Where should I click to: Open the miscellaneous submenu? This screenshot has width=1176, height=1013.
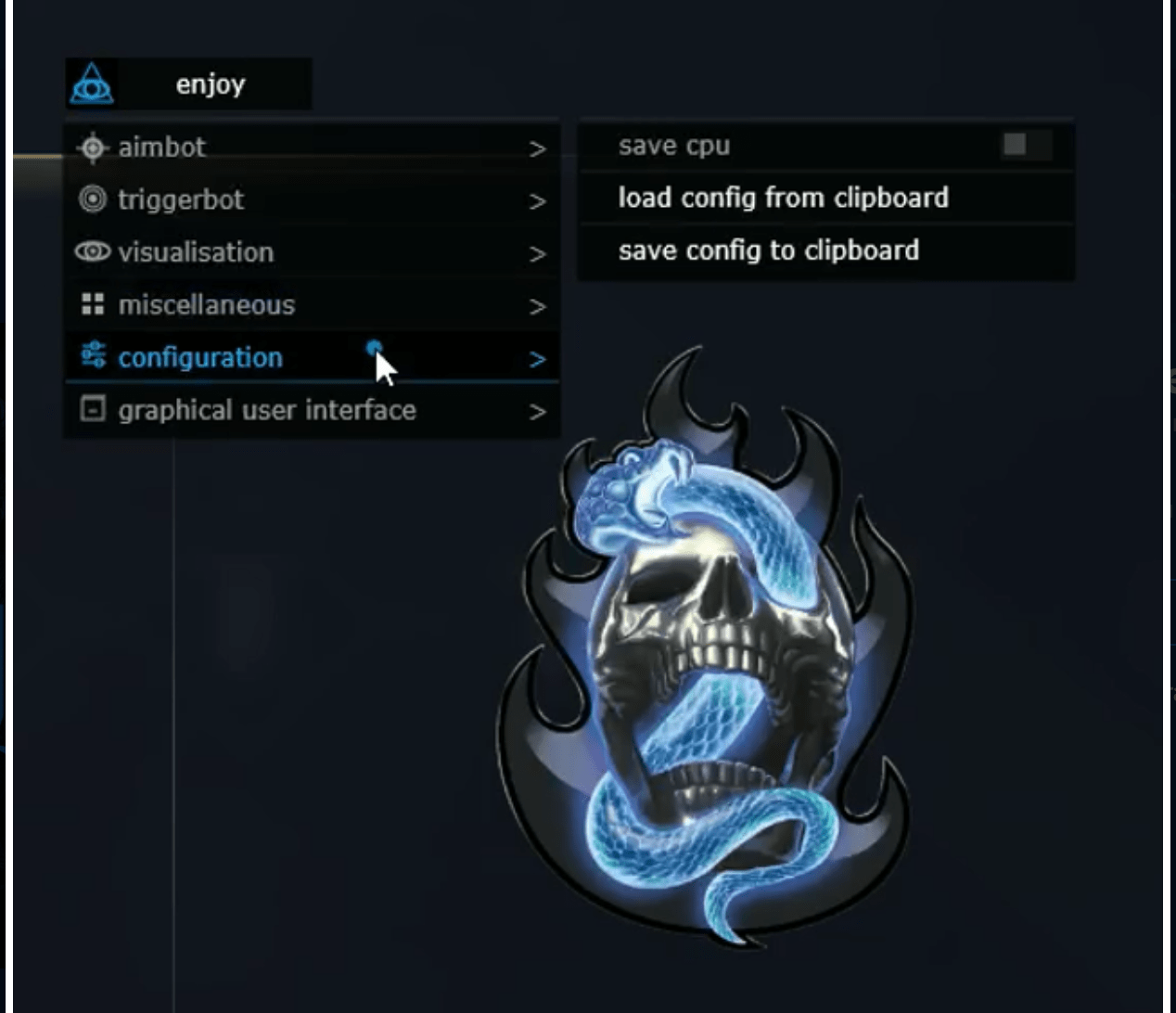tap(311, 305)
